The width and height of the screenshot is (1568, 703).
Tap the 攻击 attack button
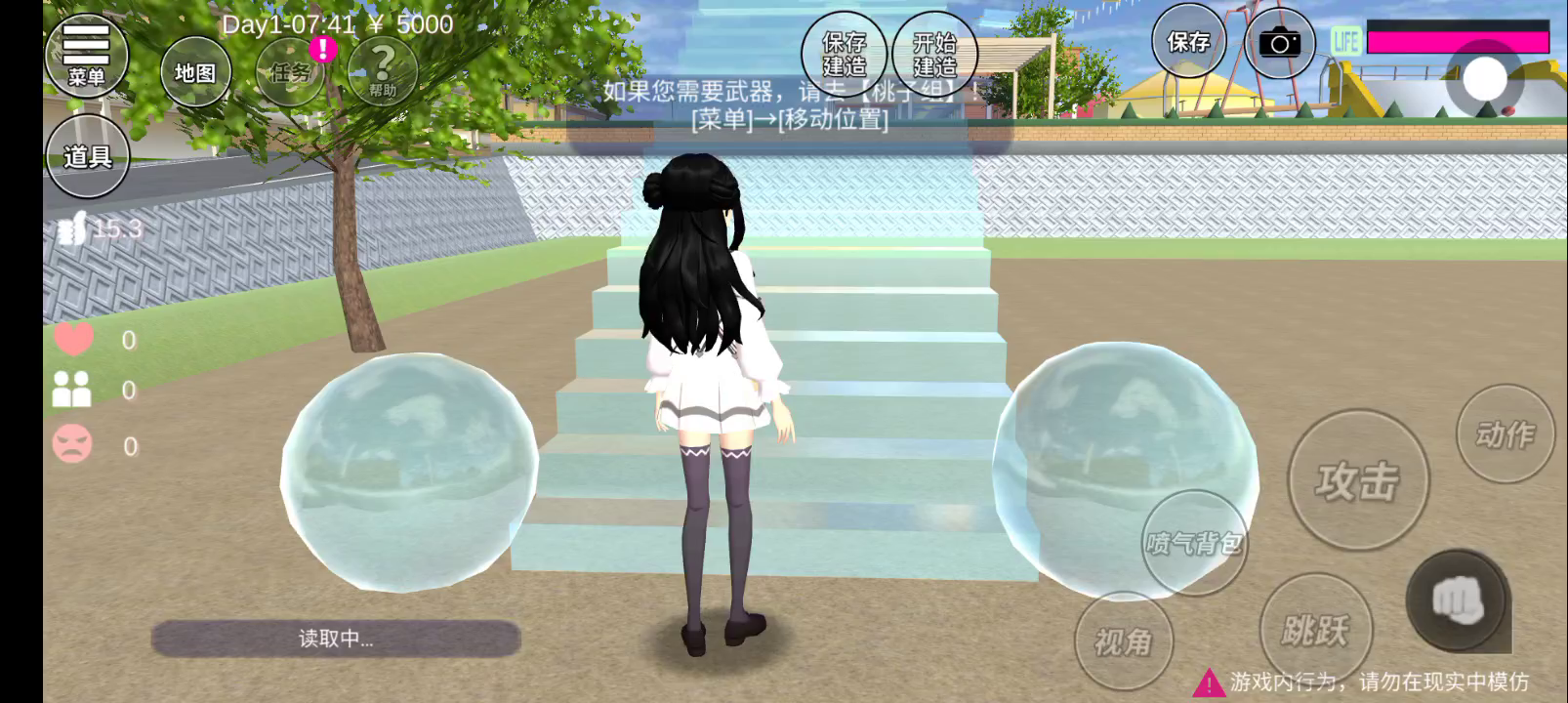[x=1357, y=480]
